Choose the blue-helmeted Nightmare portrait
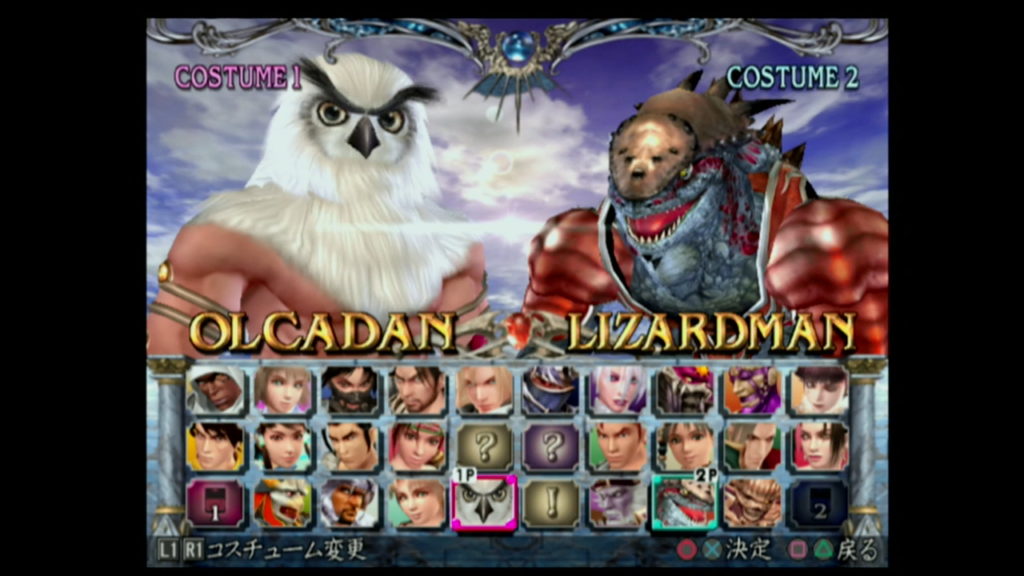 pyautogui.click(x=551, y=390)
